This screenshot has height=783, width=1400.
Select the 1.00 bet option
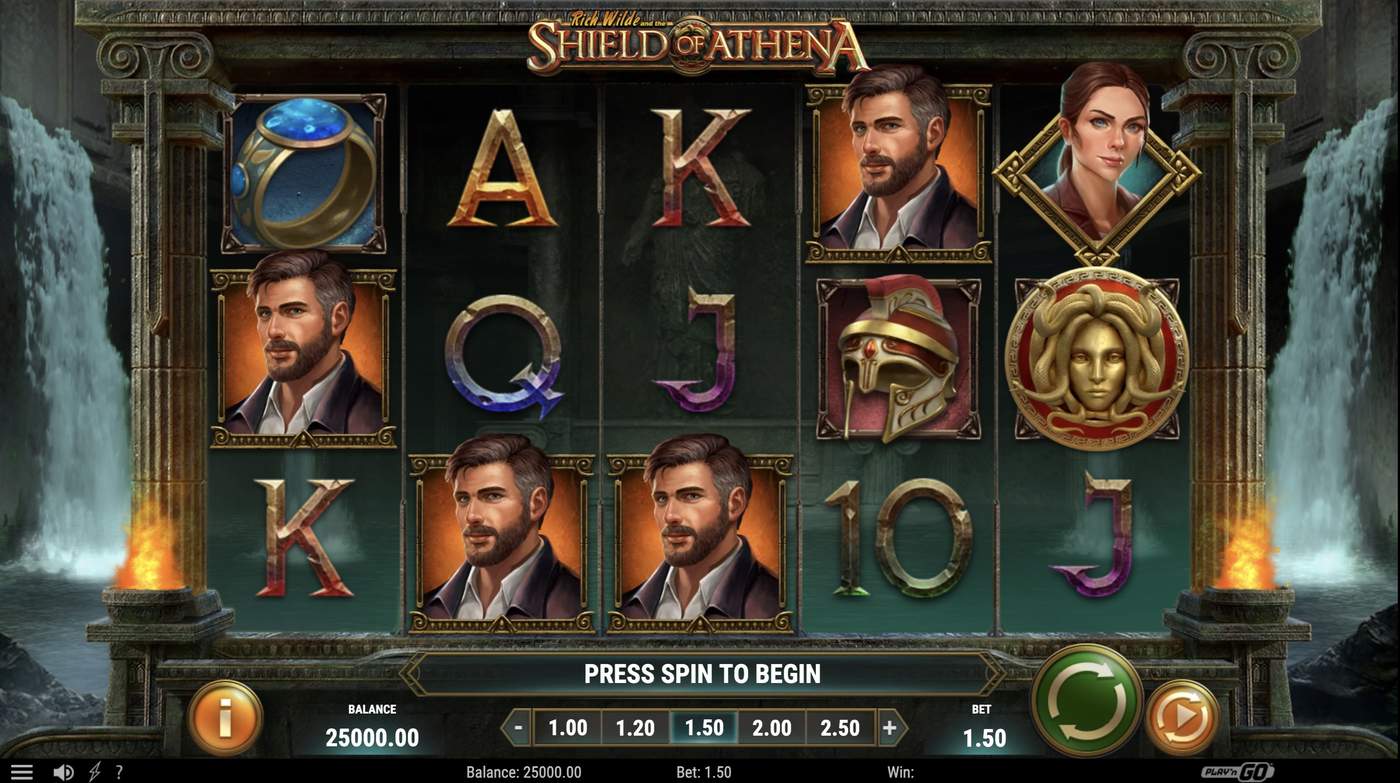point(567,728)
